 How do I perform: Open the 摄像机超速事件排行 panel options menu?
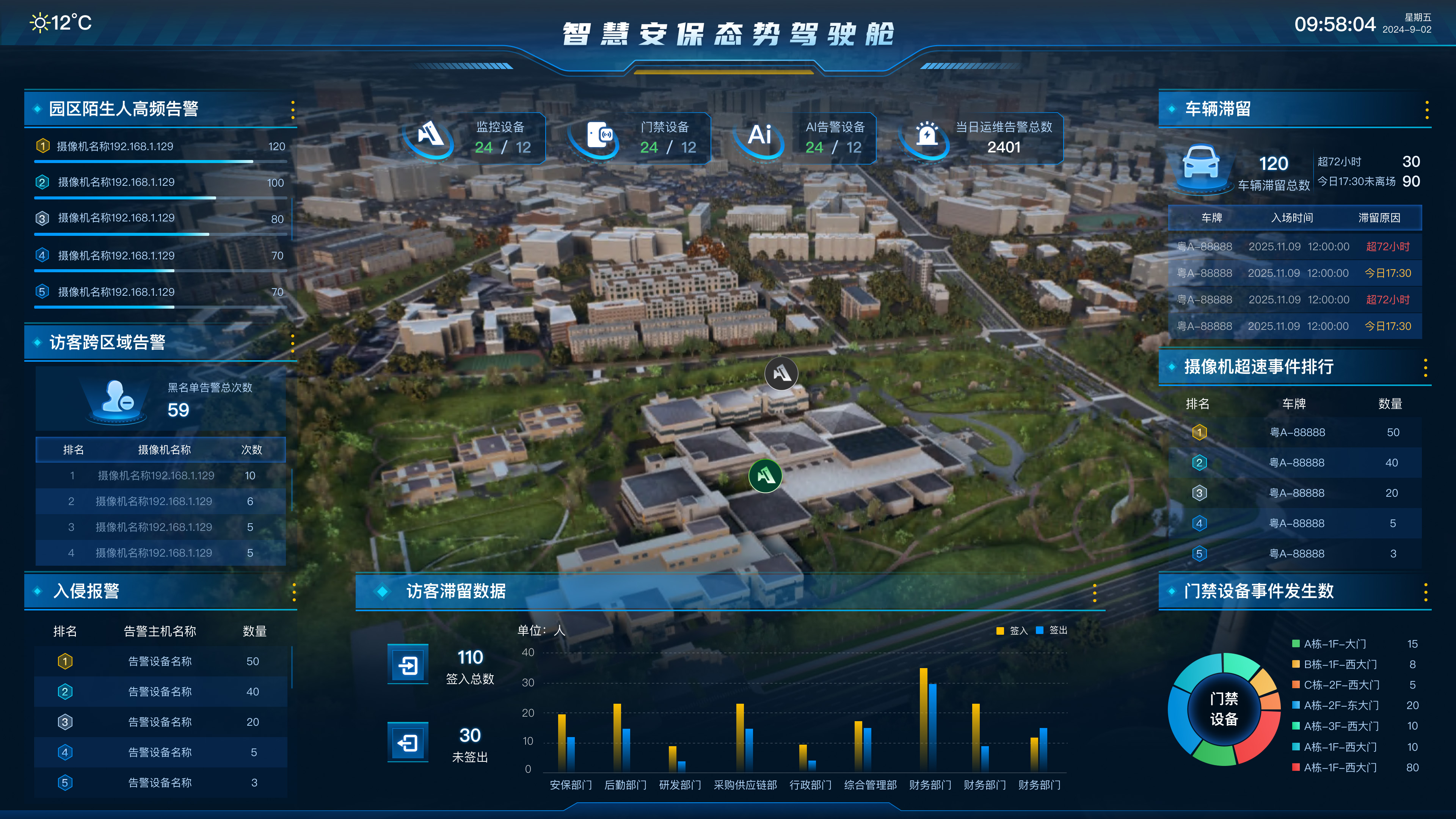tap(1426, 367)
